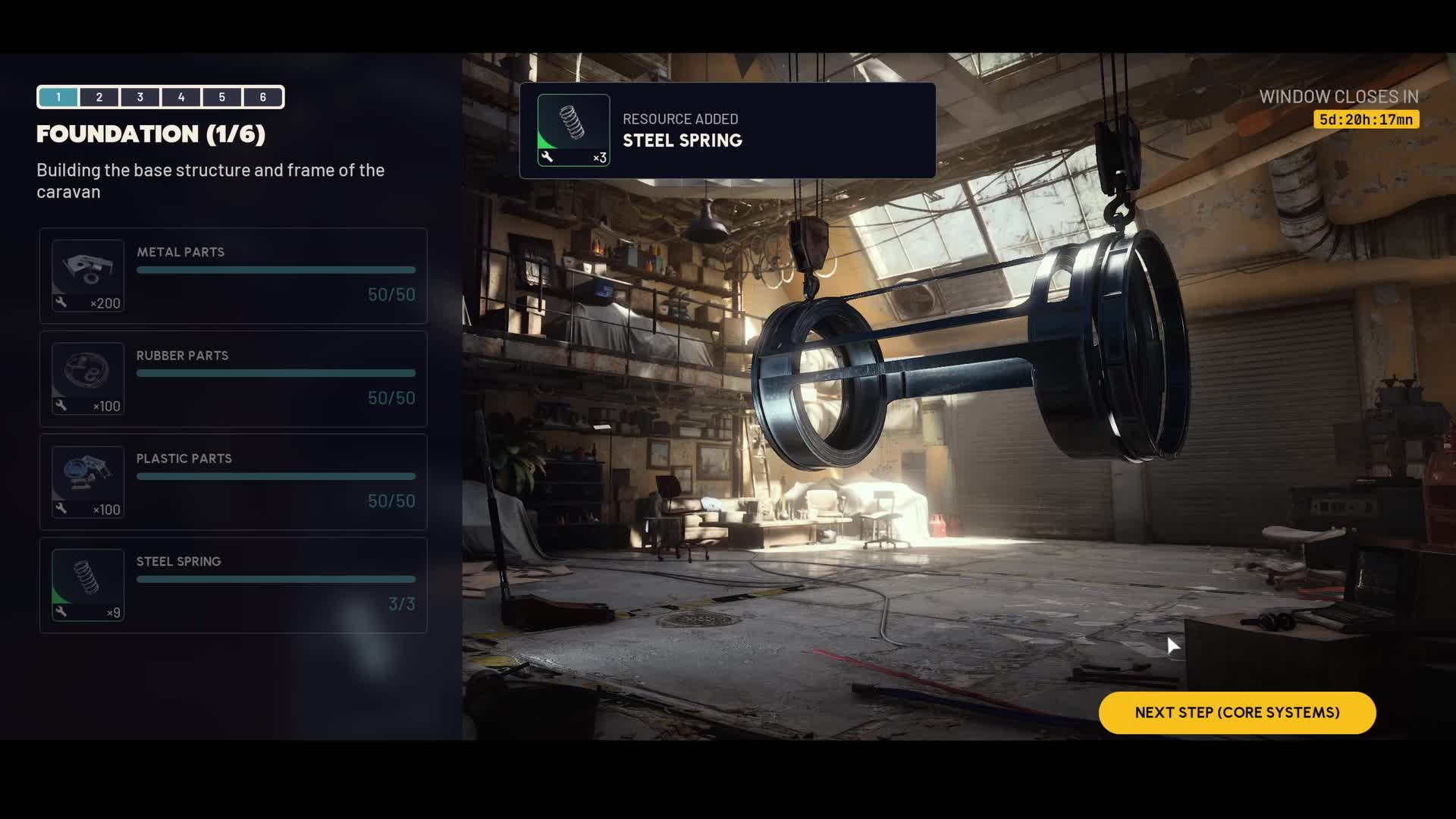Screen dimensions: 1456x819
Task: Click the Steel Spring icon in the list
Action: pyautogui.click(x=88, y=585)
